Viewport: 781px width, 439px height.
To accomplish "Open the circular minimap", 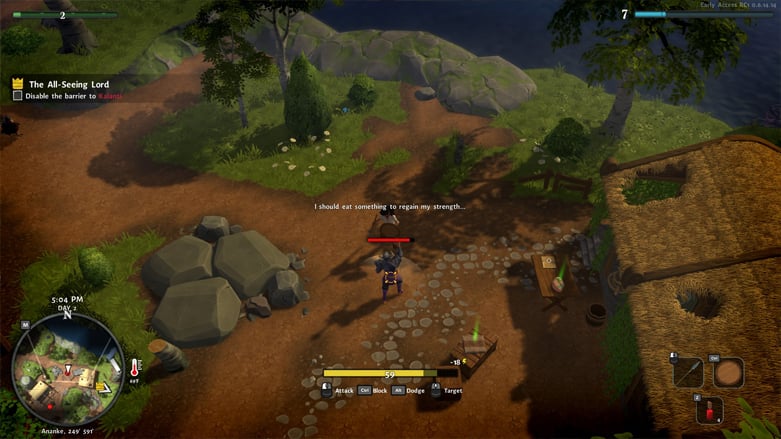I will (68, 369).
